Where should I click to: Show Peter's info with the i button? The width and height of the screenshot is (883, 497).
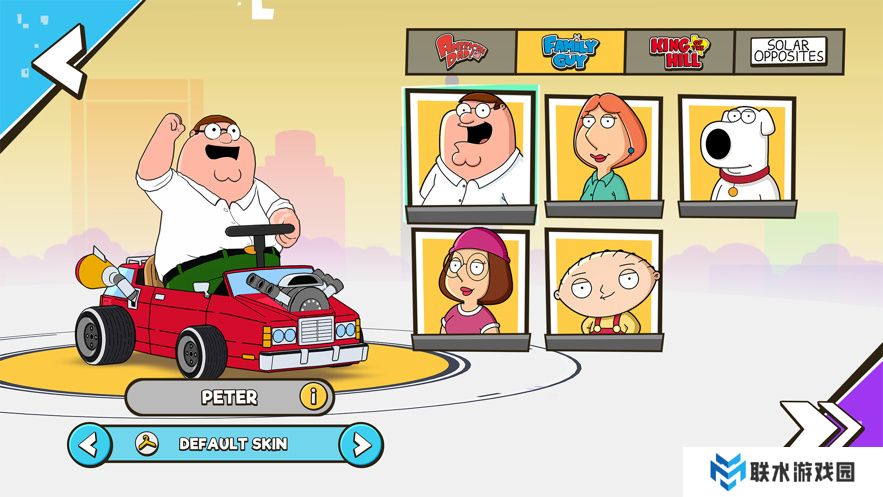(314, 397)
